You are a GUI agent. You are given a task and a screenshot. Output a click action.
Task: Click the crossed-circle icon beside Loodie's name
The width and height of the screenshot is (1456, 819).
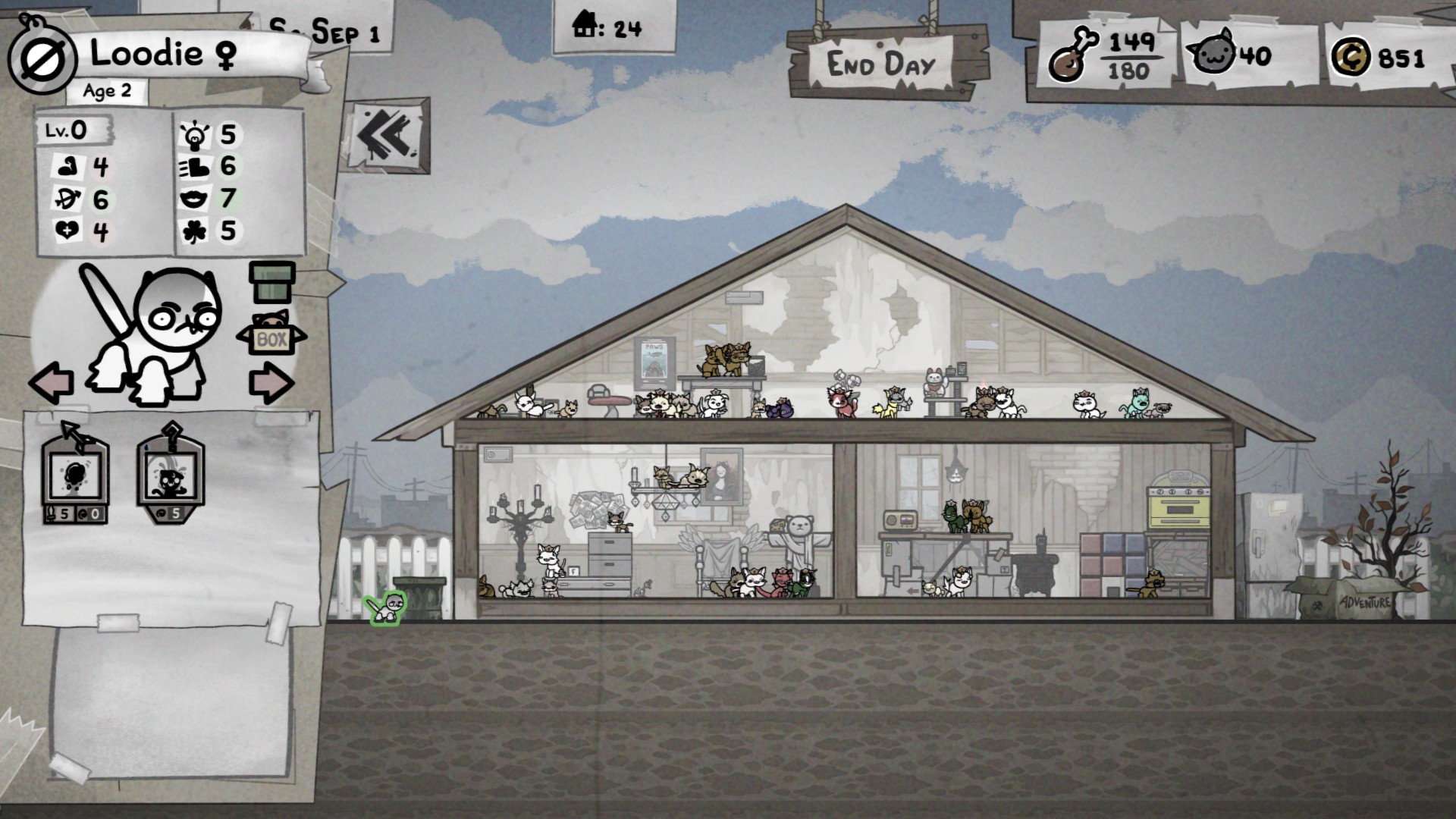point(42,61)
